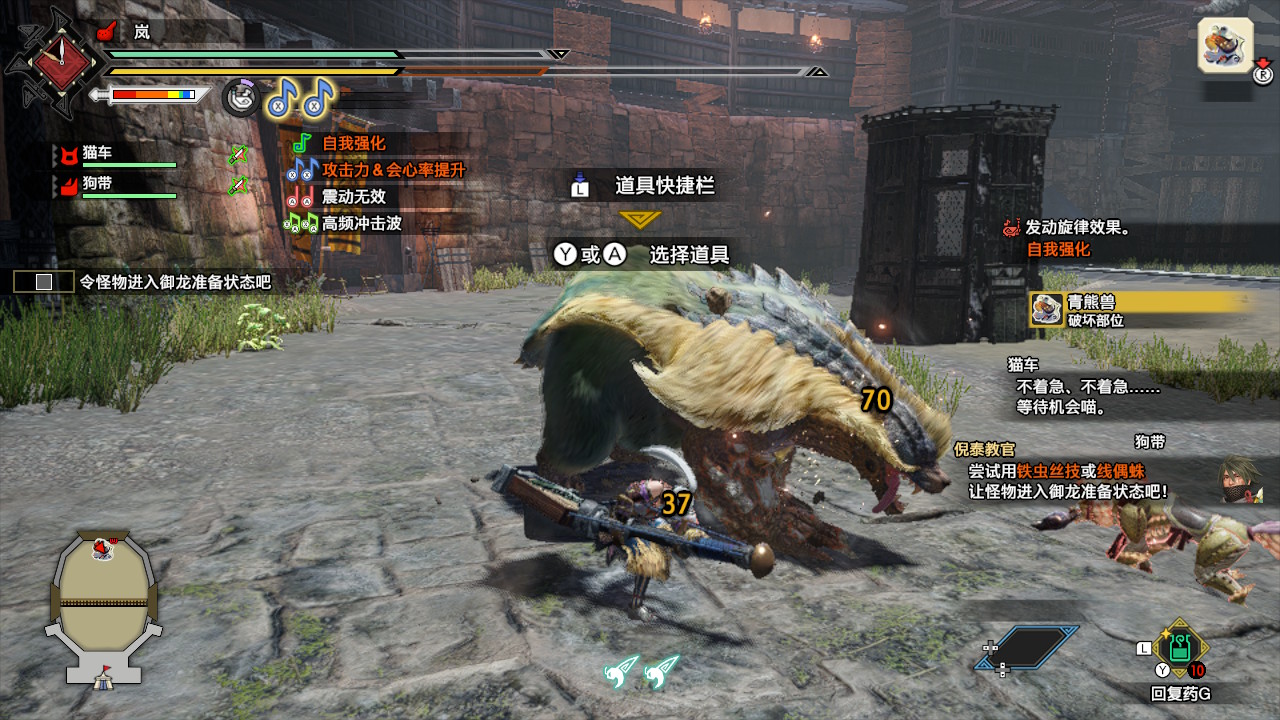Open the 道具快捷栏 item shortcut bar
Screen dimensions: 1280x720
click(664, 186)
